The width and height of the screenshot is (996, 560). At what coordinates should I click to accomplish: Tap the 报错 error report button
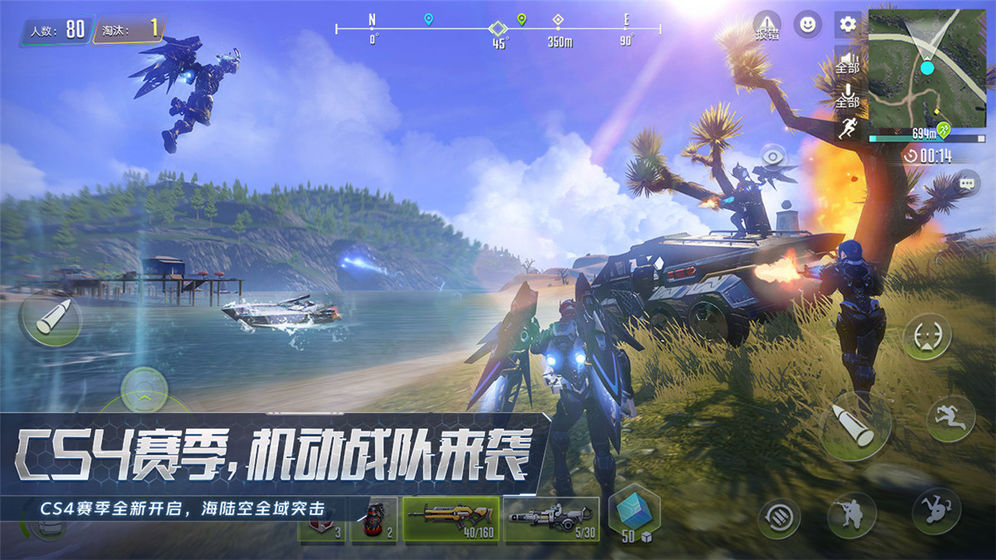[x=767, y=25]
